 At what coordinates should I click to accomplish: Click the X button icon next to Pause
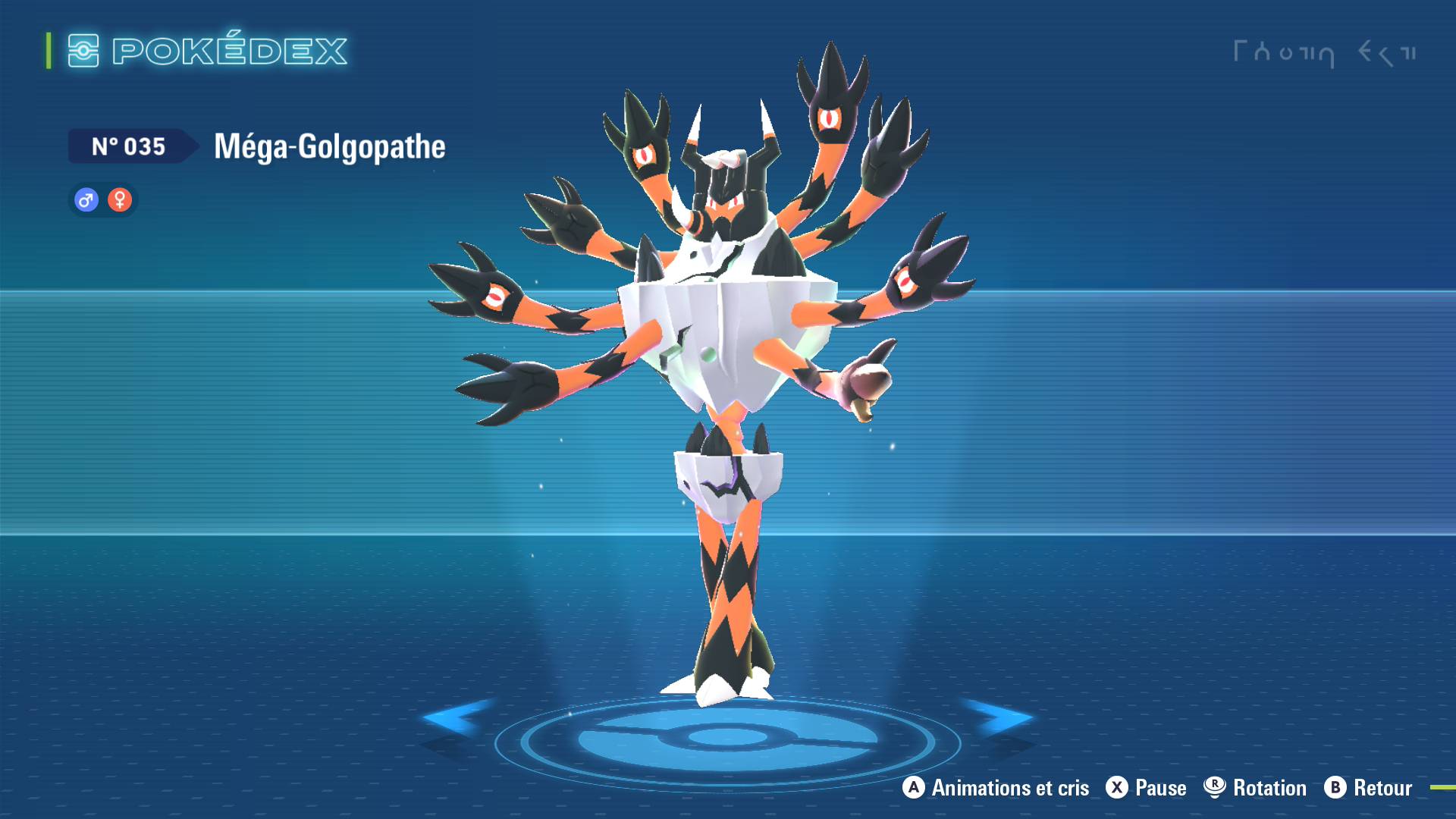[x=1116, y=788]
